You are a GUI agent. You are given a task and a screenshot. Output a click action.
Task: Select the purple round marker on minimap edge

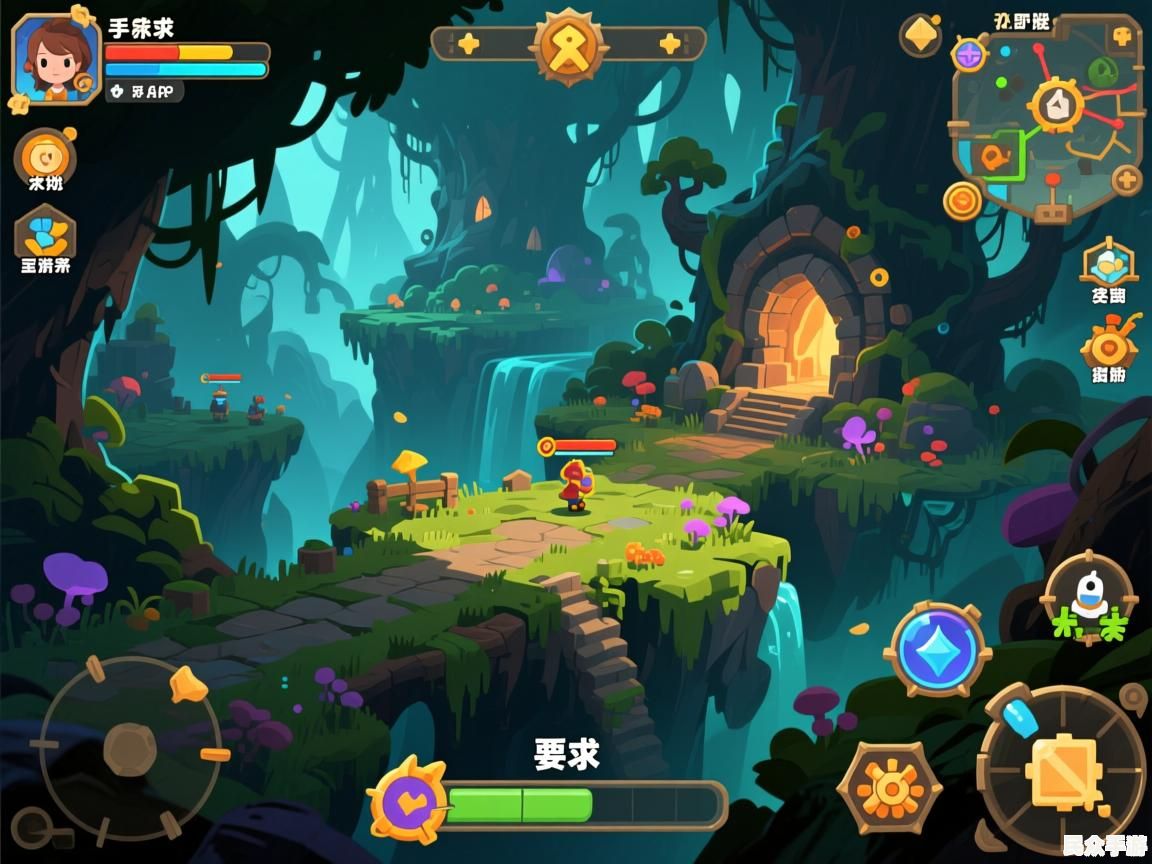[x=968, y=55]
